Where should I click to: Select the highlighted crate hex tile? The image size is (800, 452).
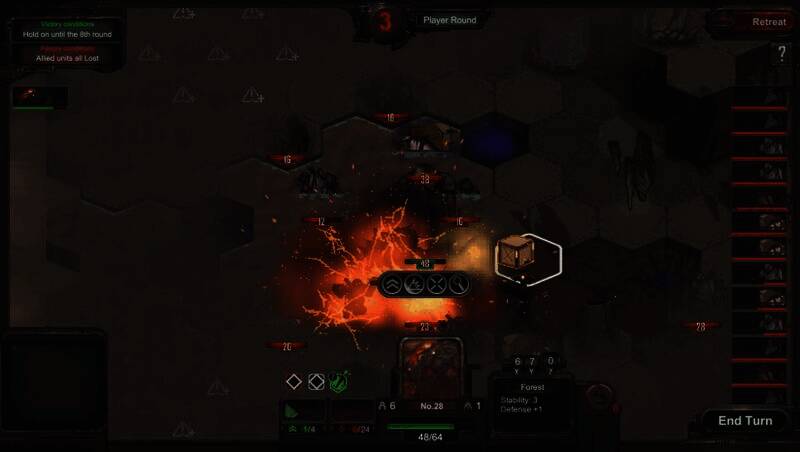(527, 257)
